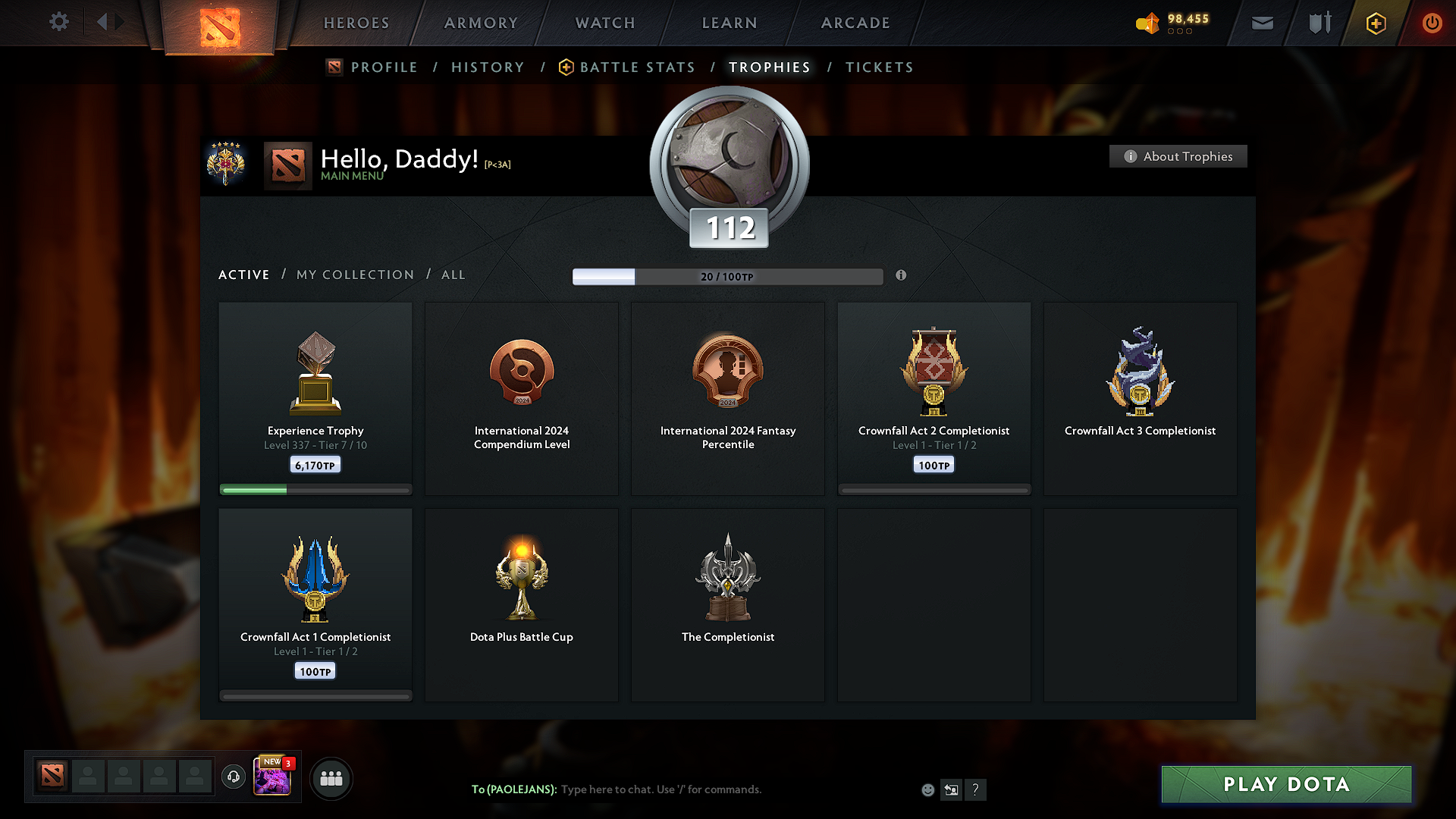
Task: Expand the back navigation arrows
Action: pyautogui.click(x=110, y=22)
